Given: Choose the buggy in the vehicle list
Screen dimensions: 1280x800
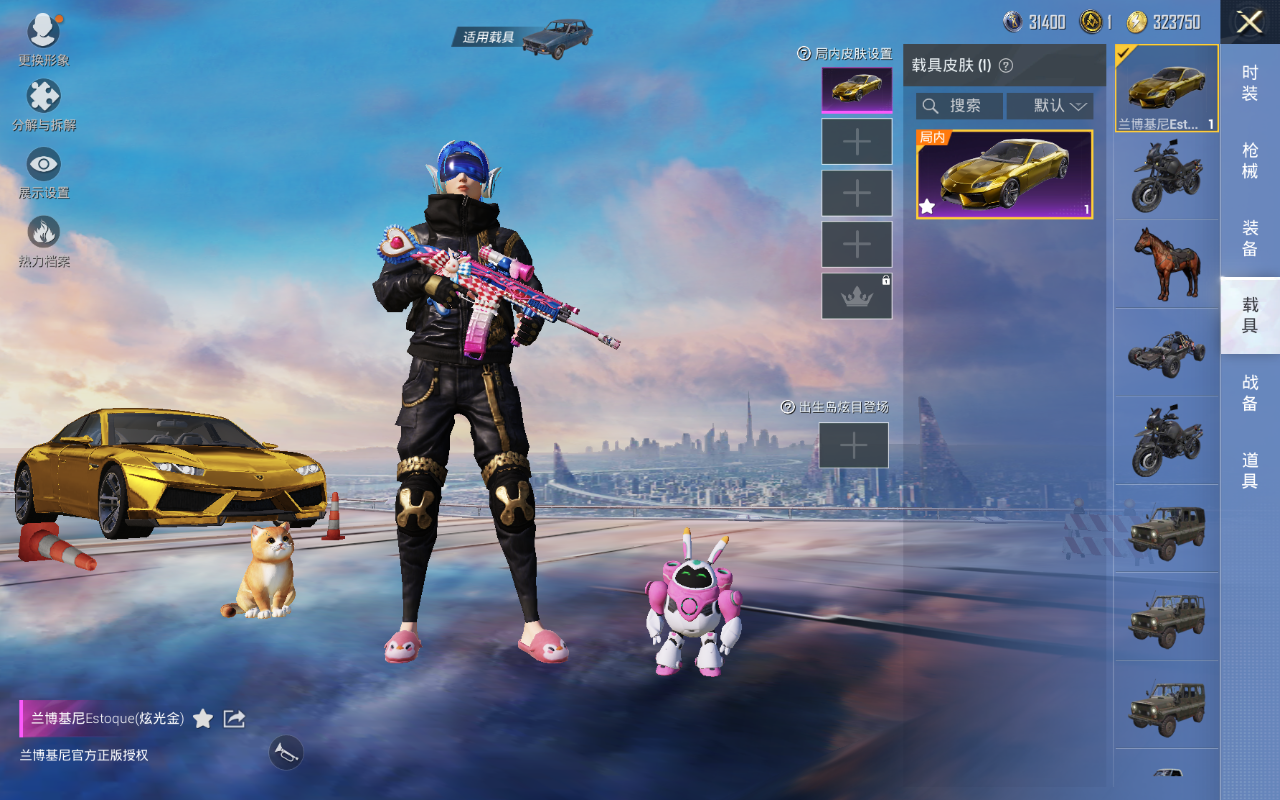Looking at the screenshot, I should point(1166,352).
